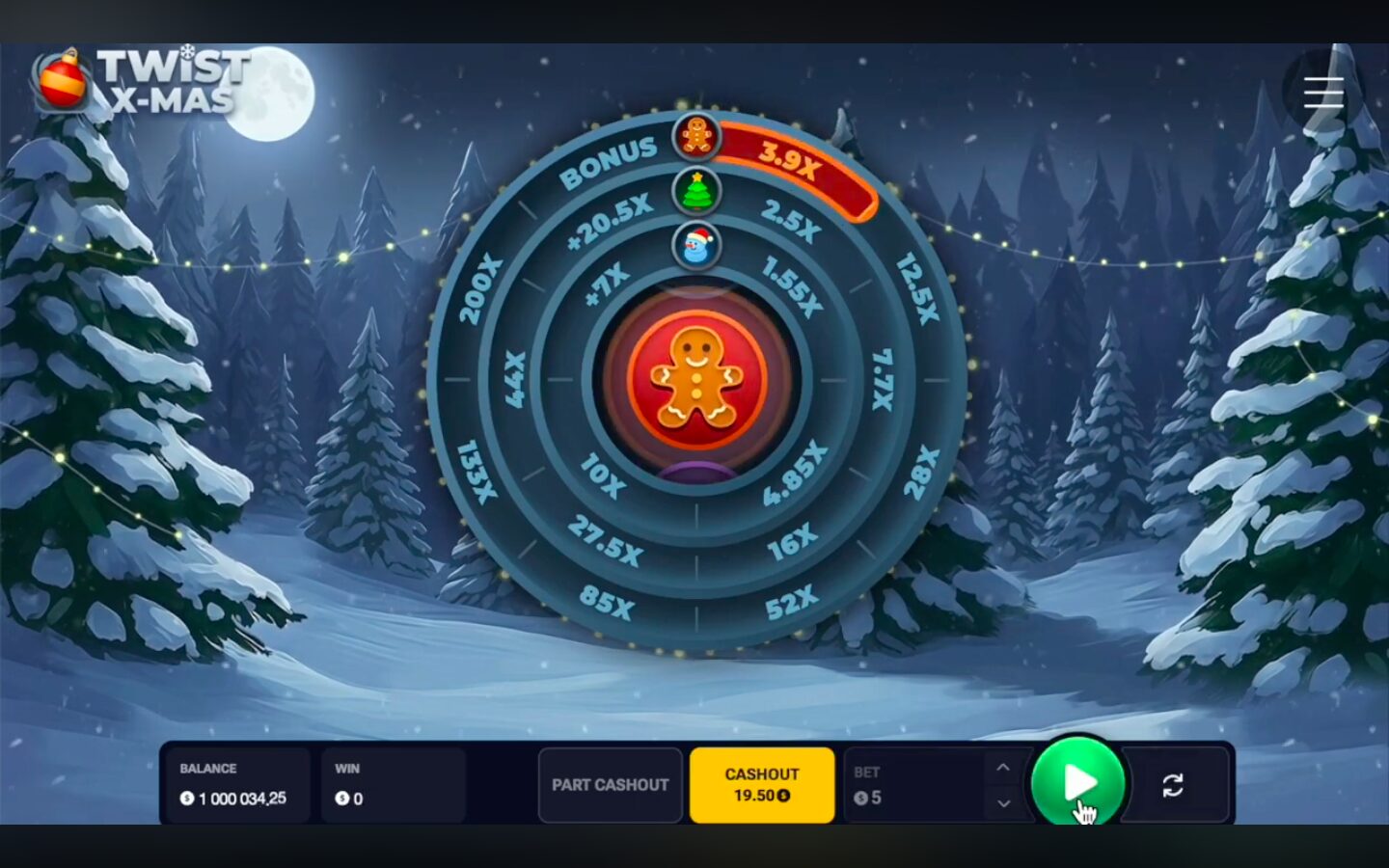The image size is (1389, 868).
Task: Increase the bet with the up arrow
Action: pyautogui.click(x=1002, y=767)
